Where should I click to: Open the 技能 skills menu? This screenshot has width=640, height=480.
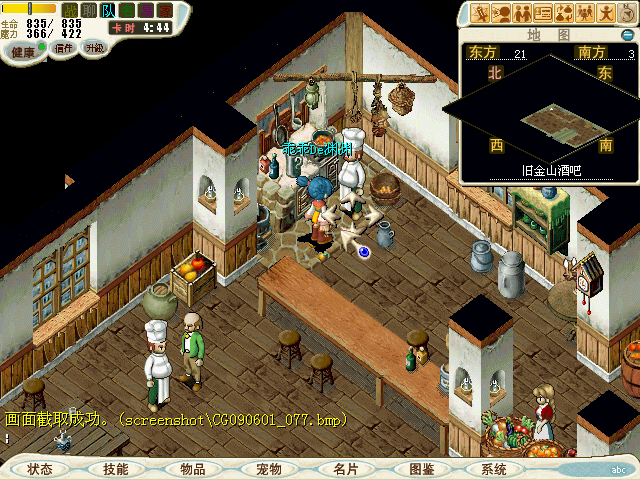(x=116, y=469)
